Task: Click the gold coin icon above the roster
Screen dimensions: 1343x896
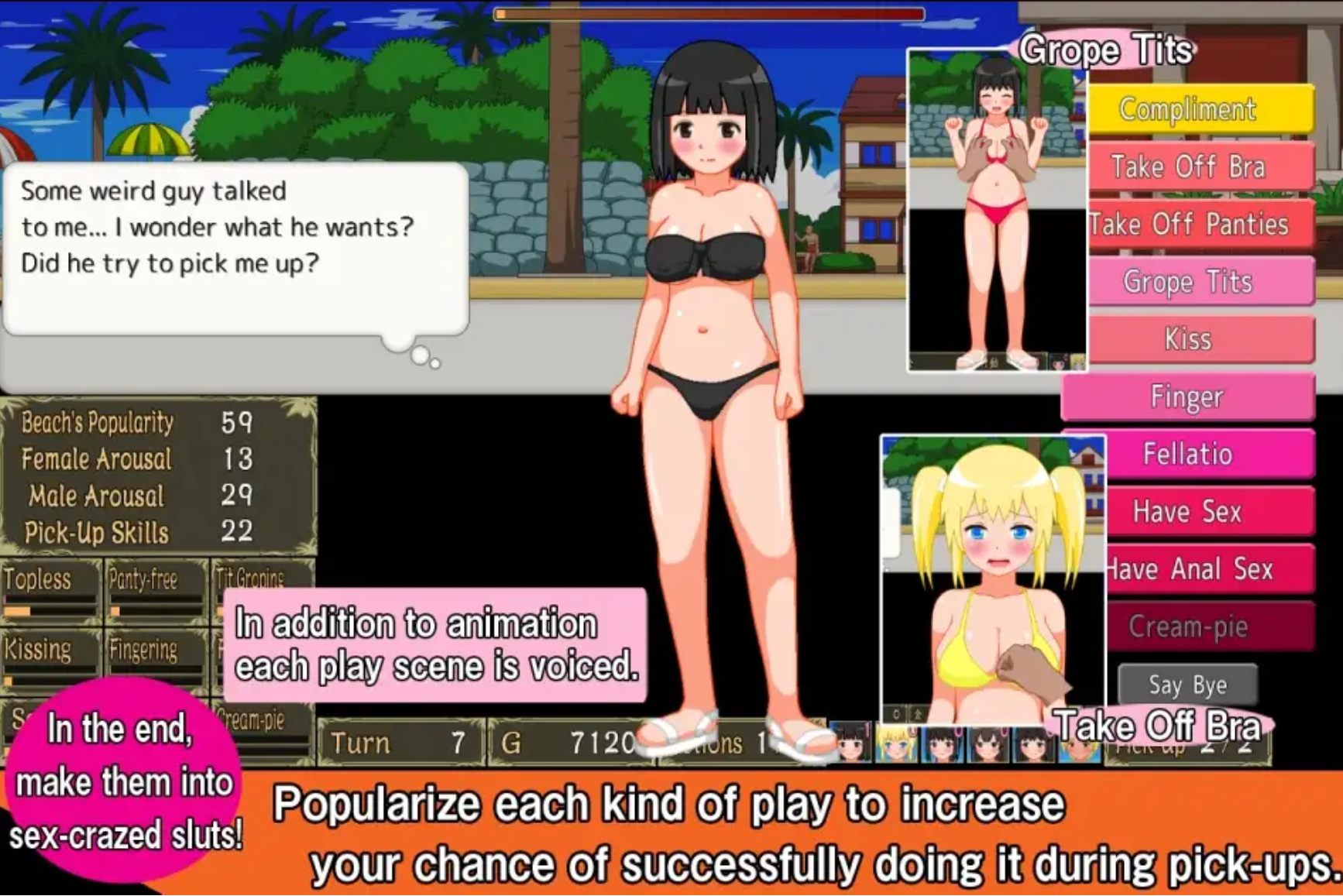Action: pos(916,713)
